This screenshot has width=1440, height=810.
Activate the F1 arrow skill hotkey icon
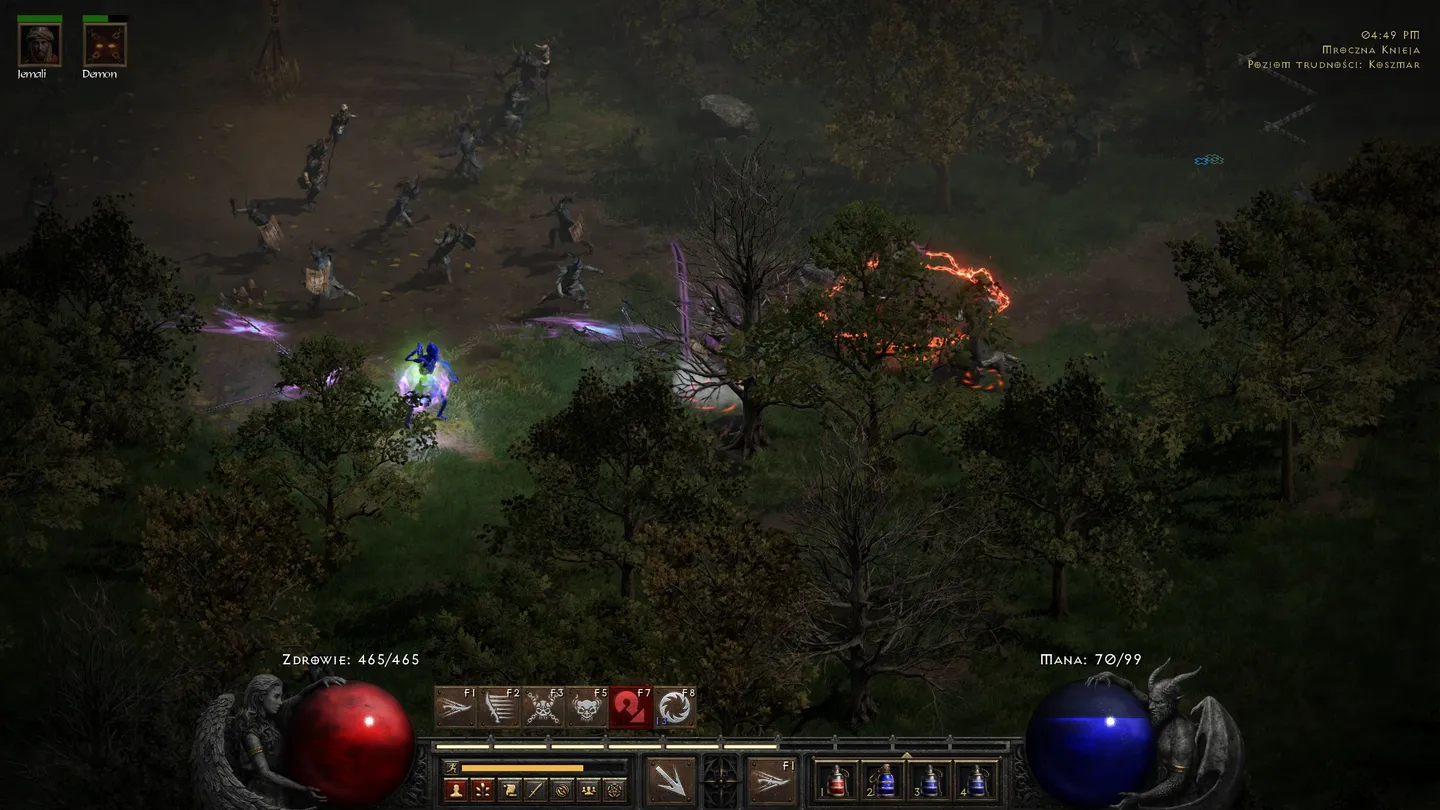point(455,708)
